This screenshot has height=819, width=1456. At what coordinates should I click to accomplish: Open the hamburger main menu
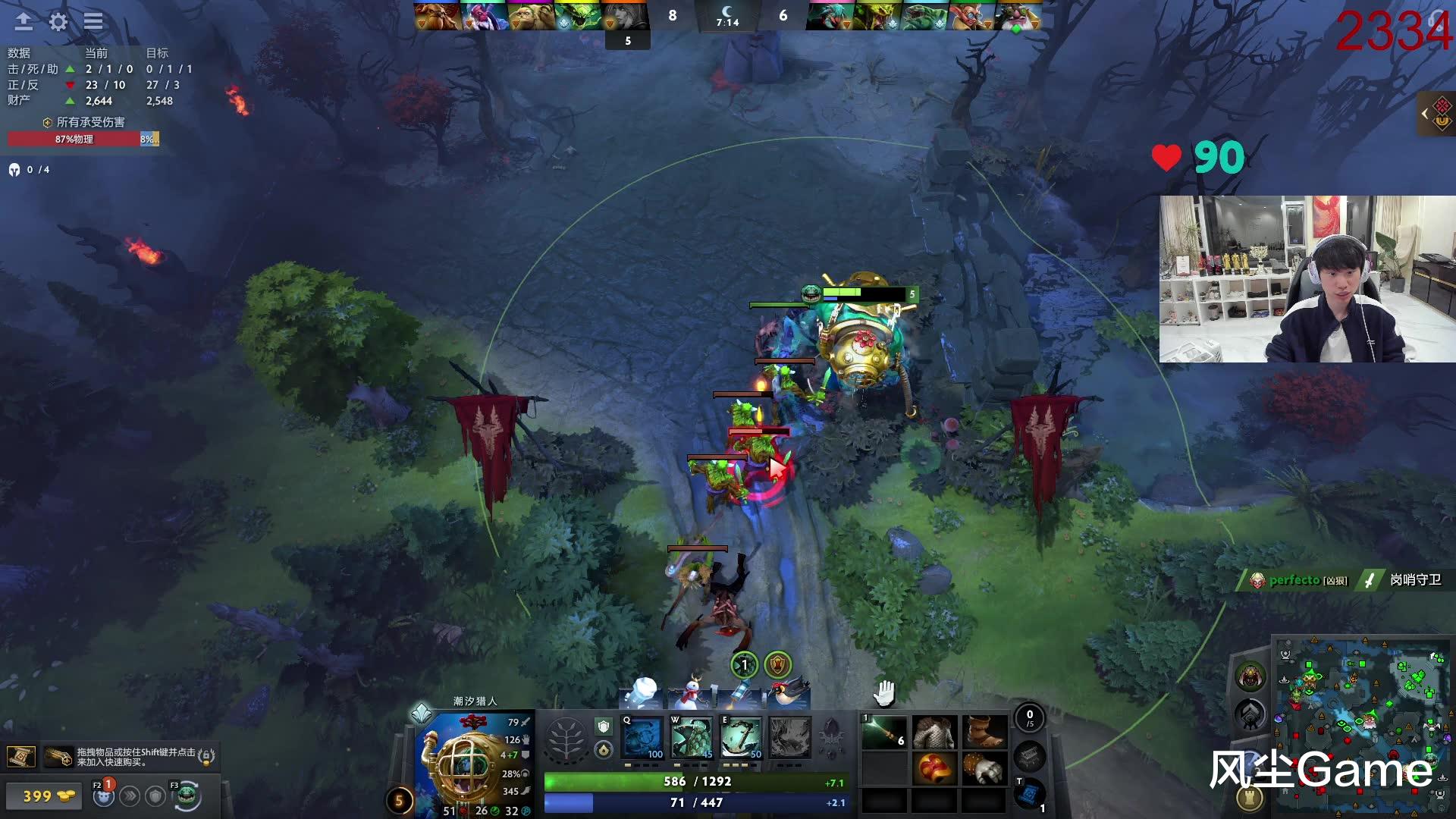pos(93,22)
